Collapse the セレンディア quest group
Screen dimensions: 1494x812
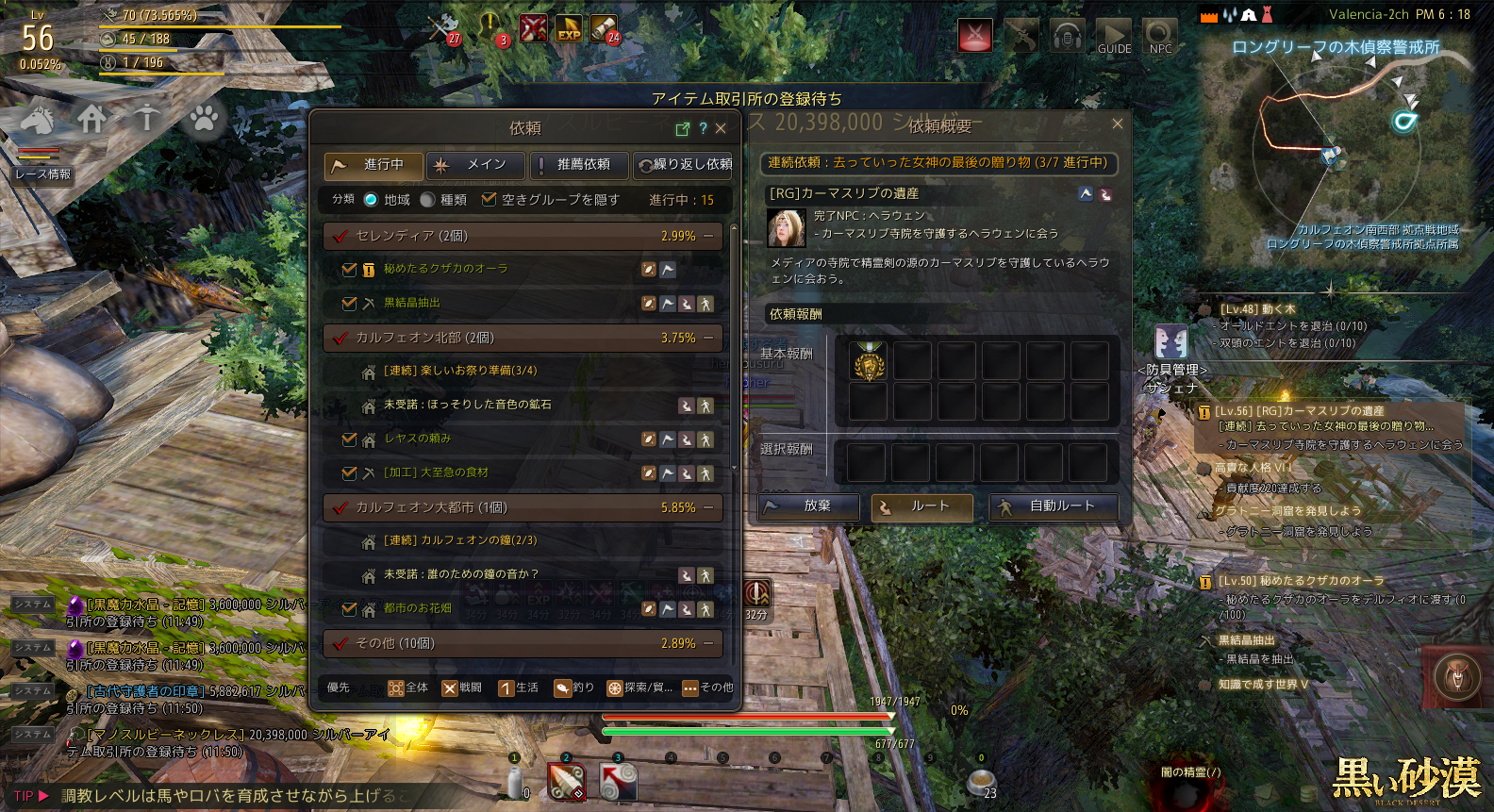tap(708, 236)
